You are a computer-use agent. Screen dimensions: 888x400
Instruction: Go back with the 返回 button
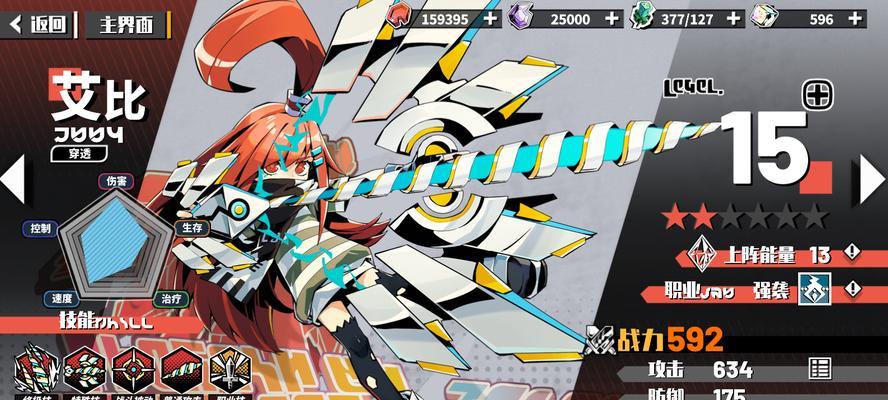(x=38, y=22)
